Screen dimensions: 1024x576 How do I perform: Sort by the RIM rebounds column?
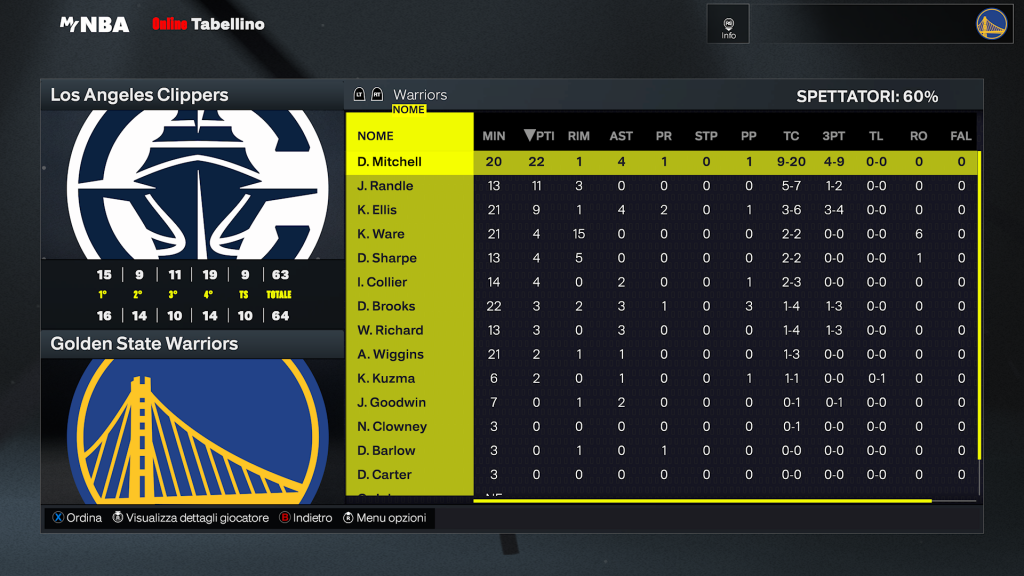[579, 136]
